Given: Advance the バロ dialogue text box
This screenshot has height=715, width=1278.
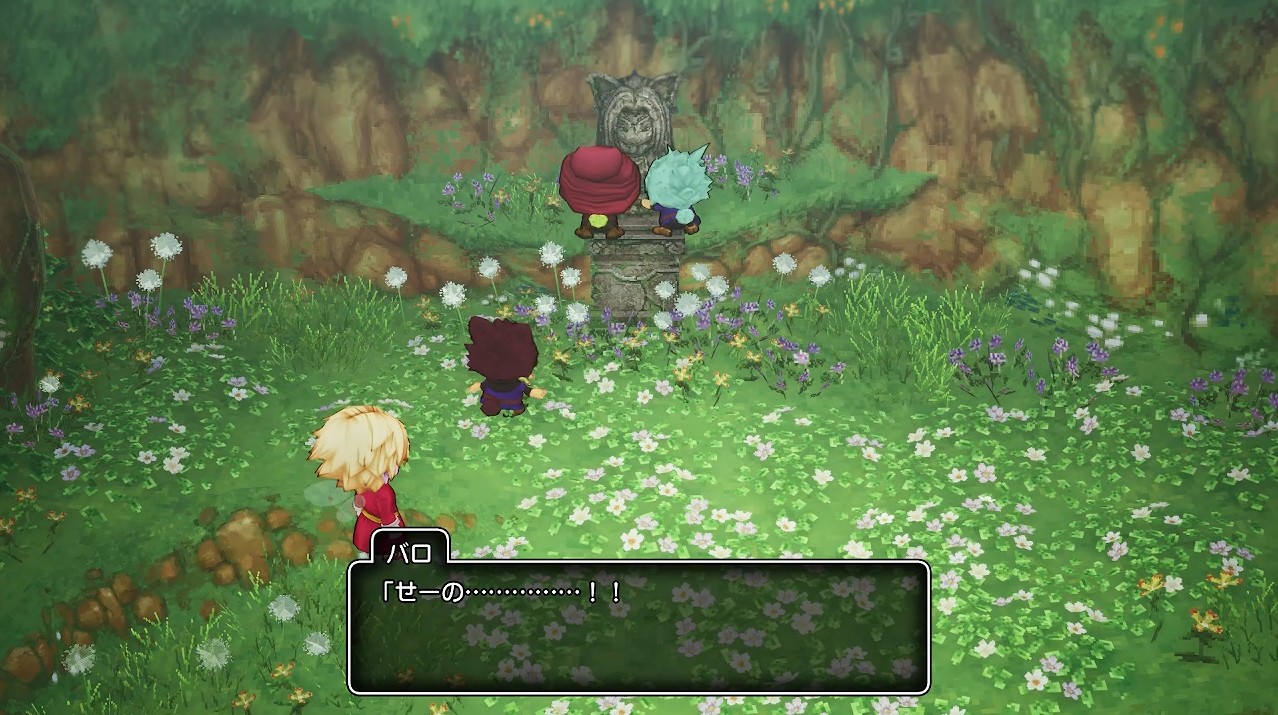Looking at the screenshot, I should pos(638,627).
